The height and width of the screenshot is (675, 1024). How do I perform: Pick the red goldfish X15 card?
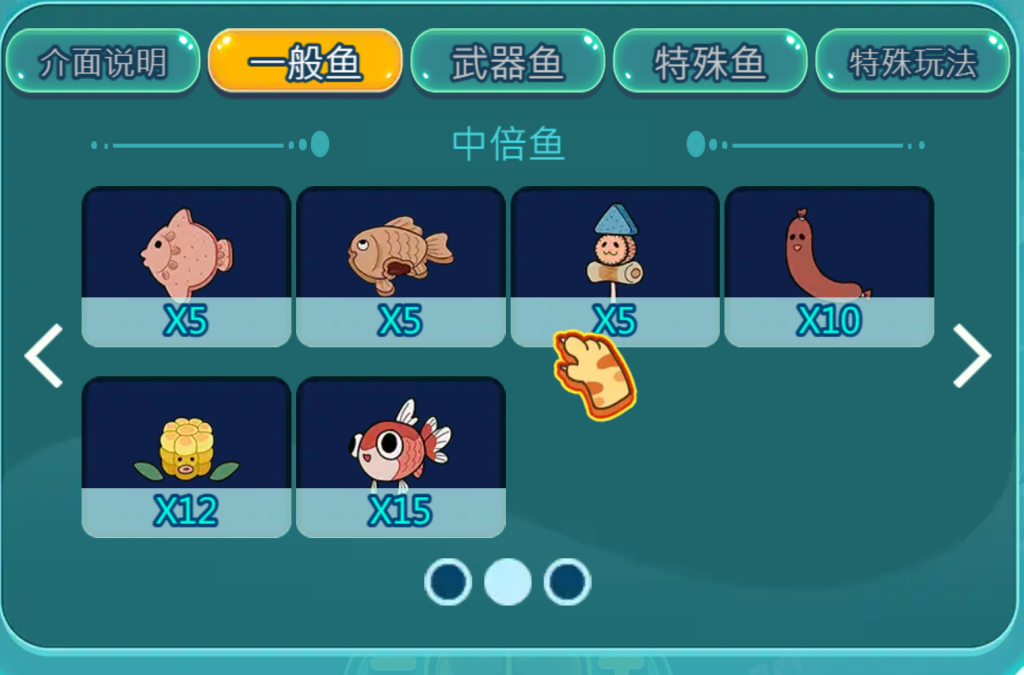coord(401,457)
